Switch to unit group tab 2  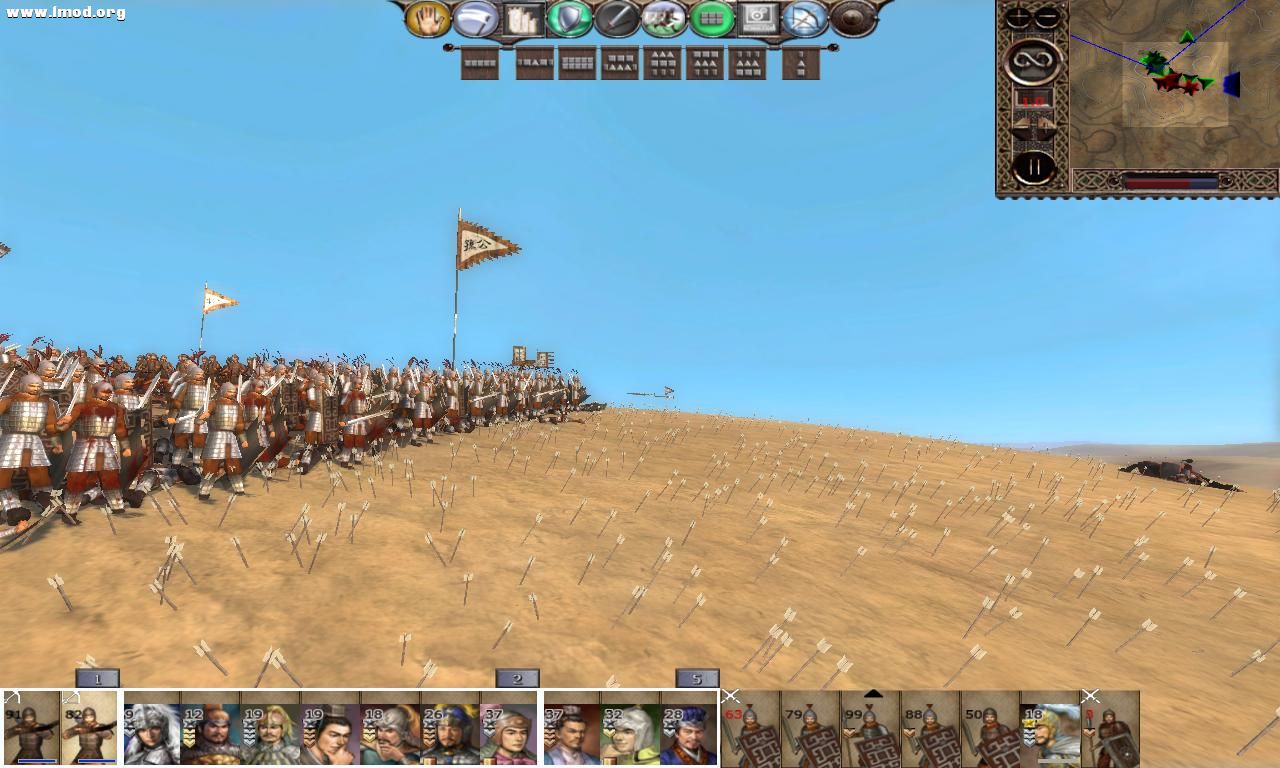[516, 678]
